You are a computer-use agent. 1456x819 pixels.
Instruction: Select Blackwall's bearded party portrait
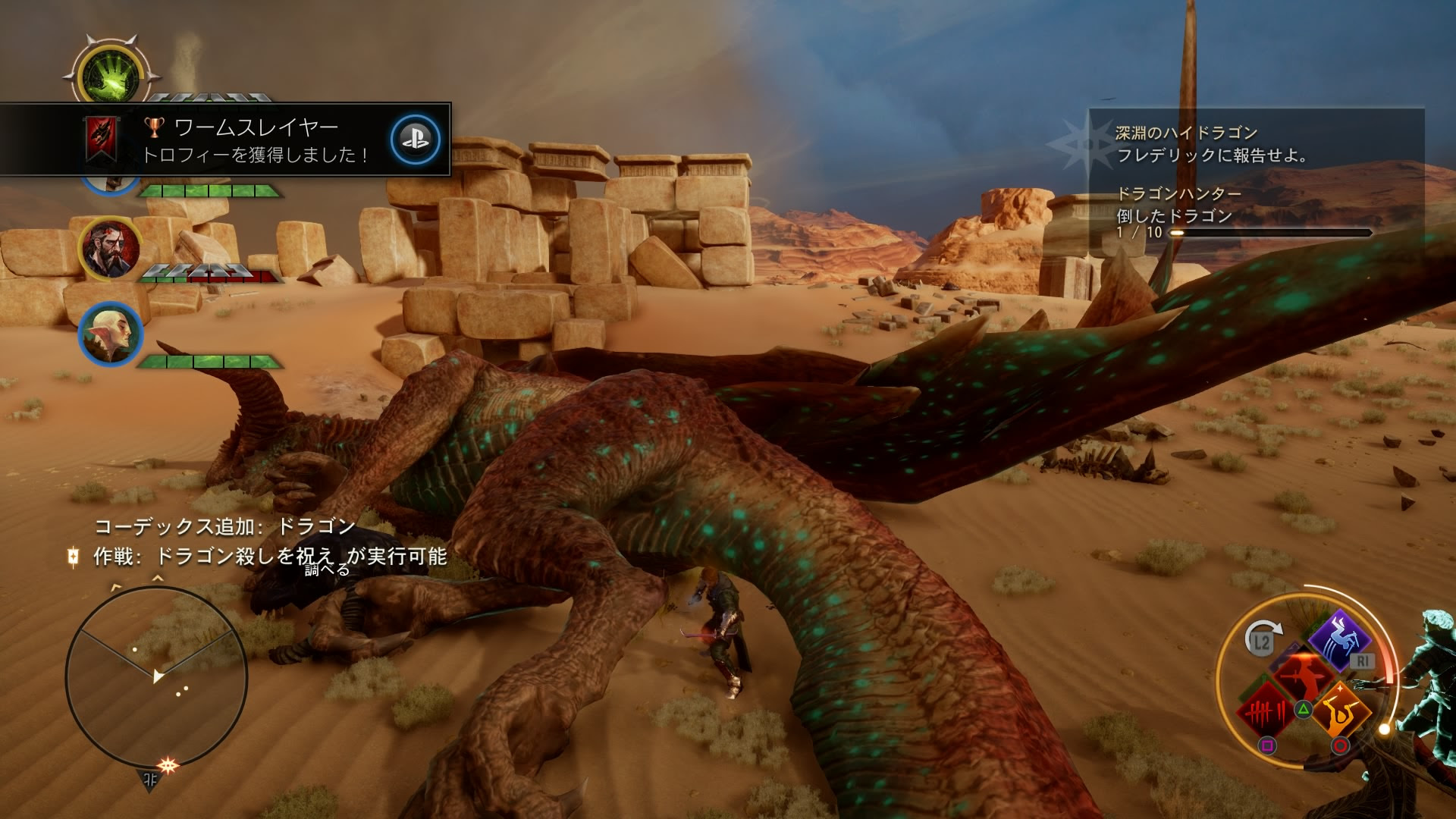(x=110, y=247)
